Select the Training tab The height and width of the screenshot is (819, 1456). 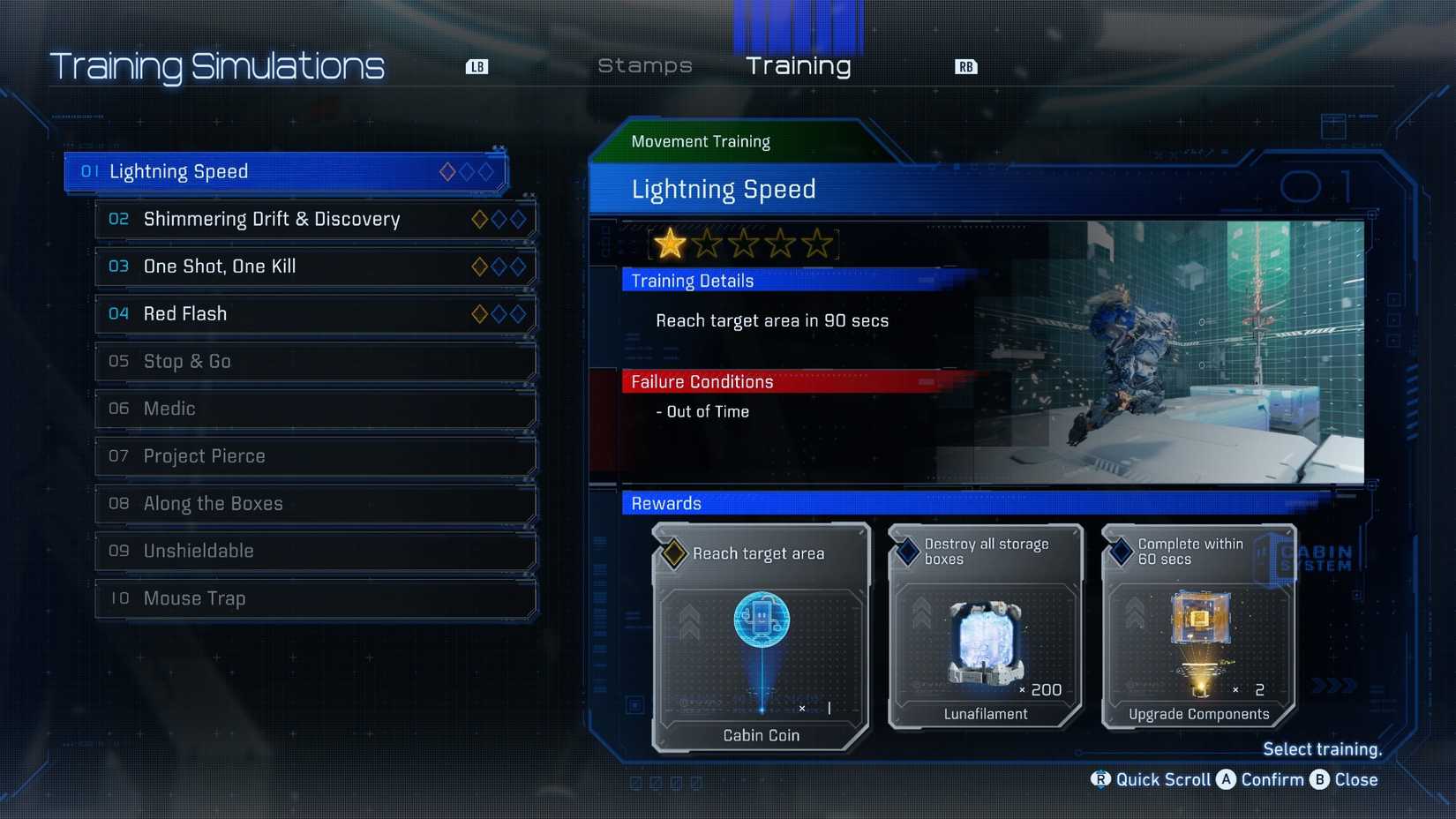799,65
